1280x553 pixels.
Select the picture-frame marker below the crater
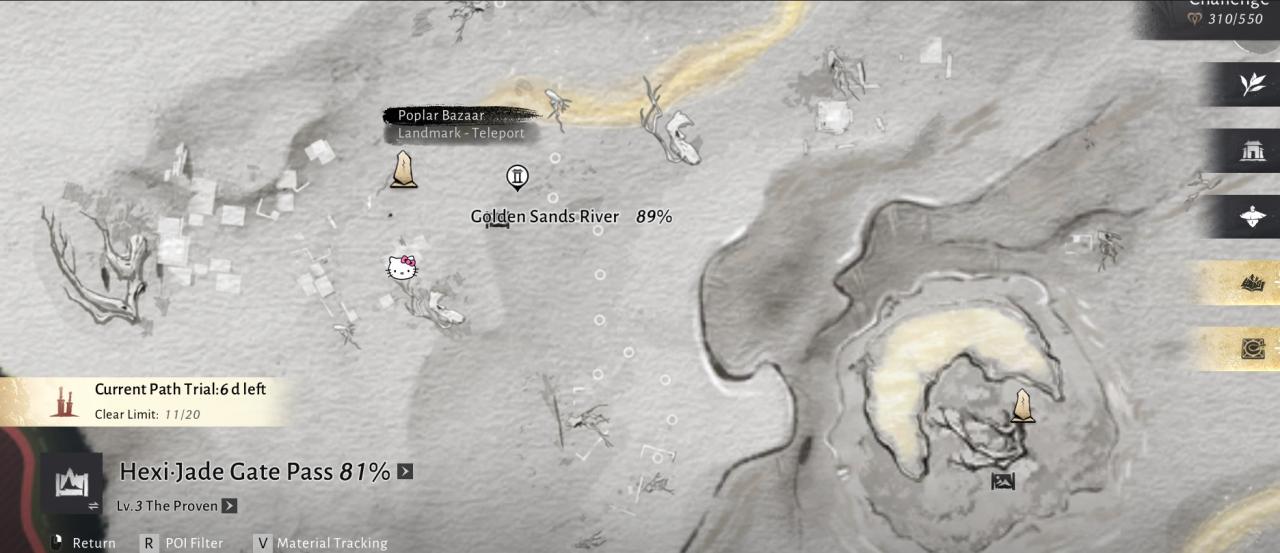[1003, 482]
